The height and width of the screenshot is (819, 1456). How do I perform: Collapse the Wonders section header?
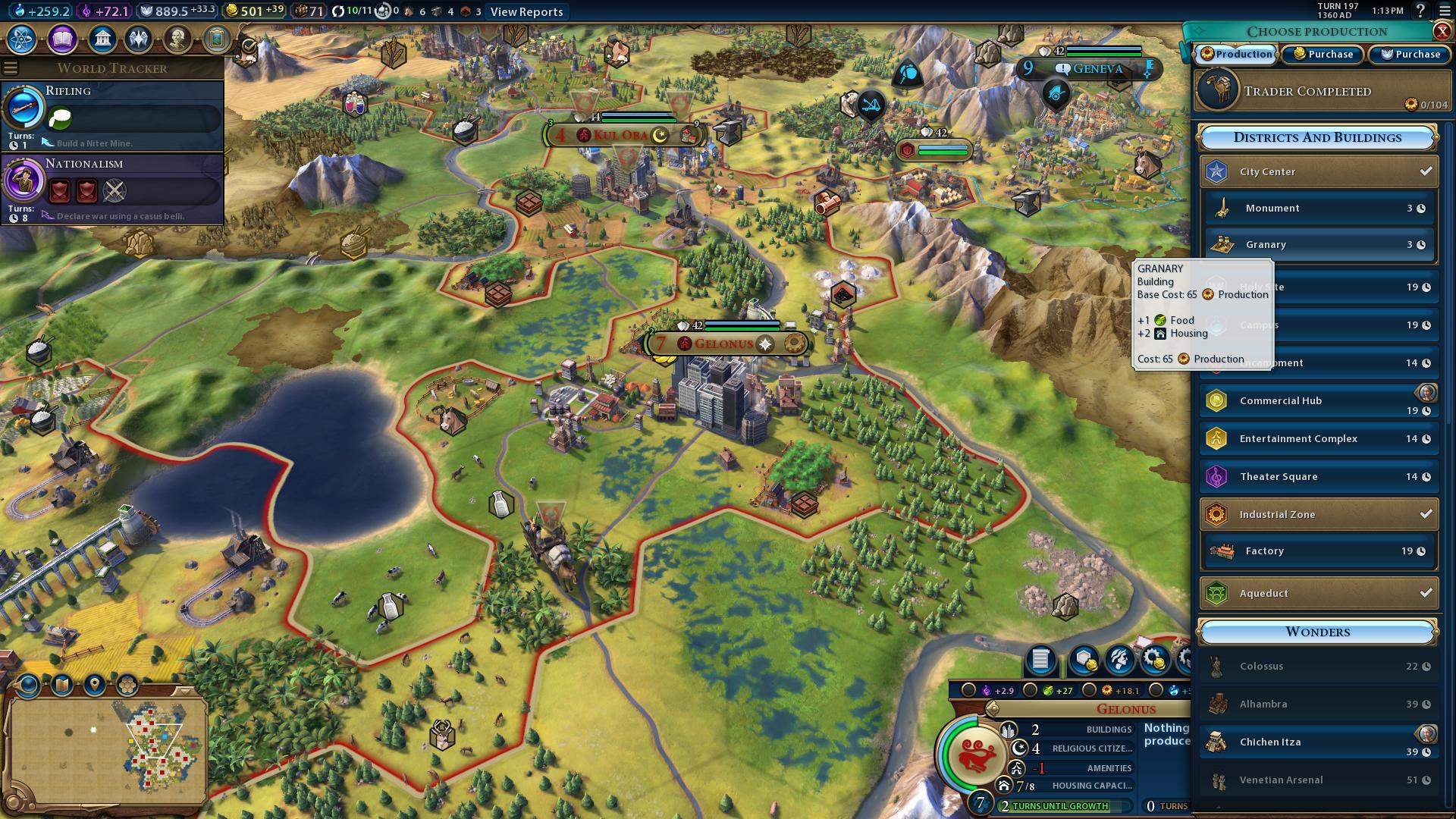[x=1317, y=632]
